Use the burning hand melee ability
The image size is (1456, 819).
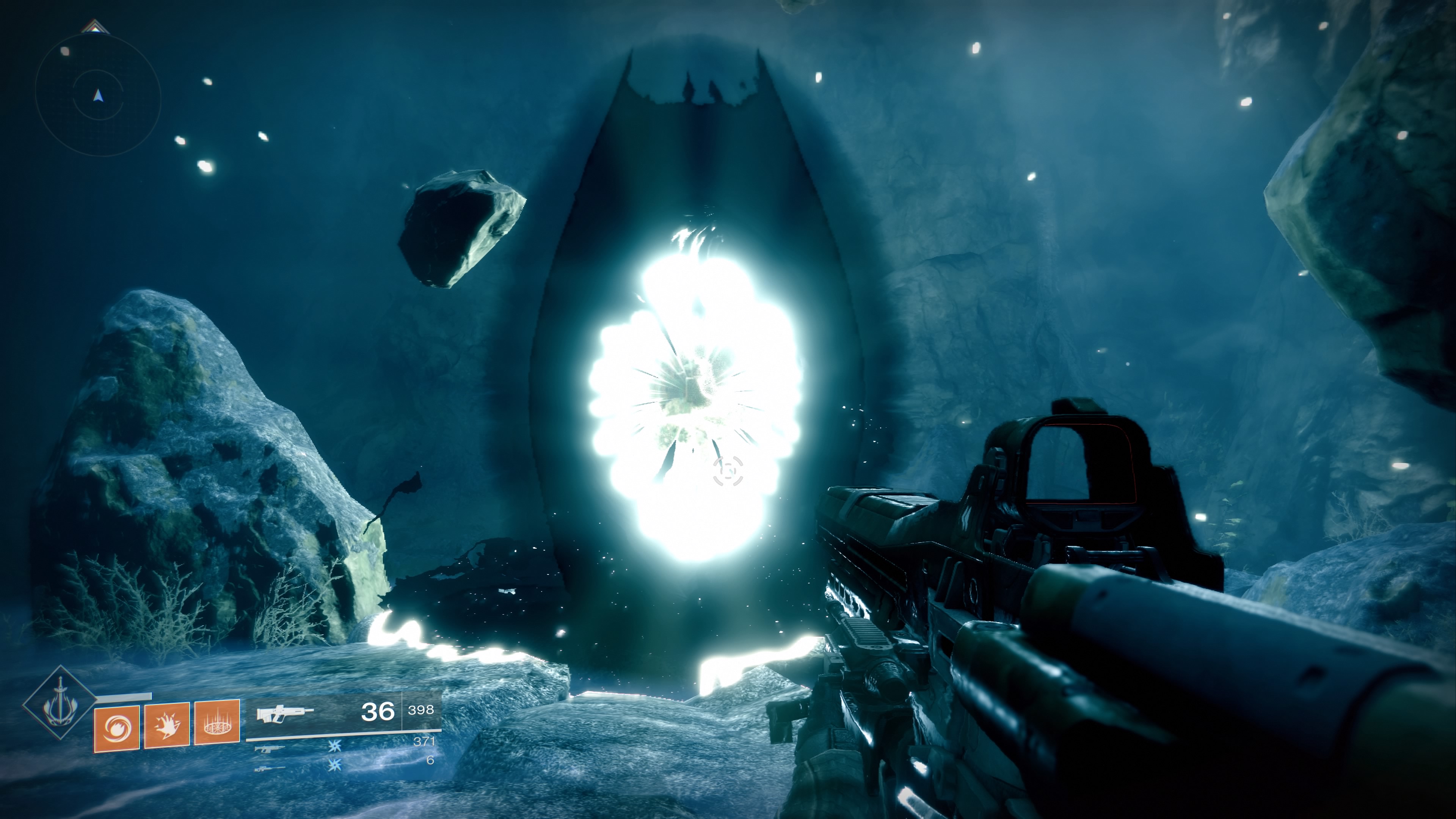167,725
